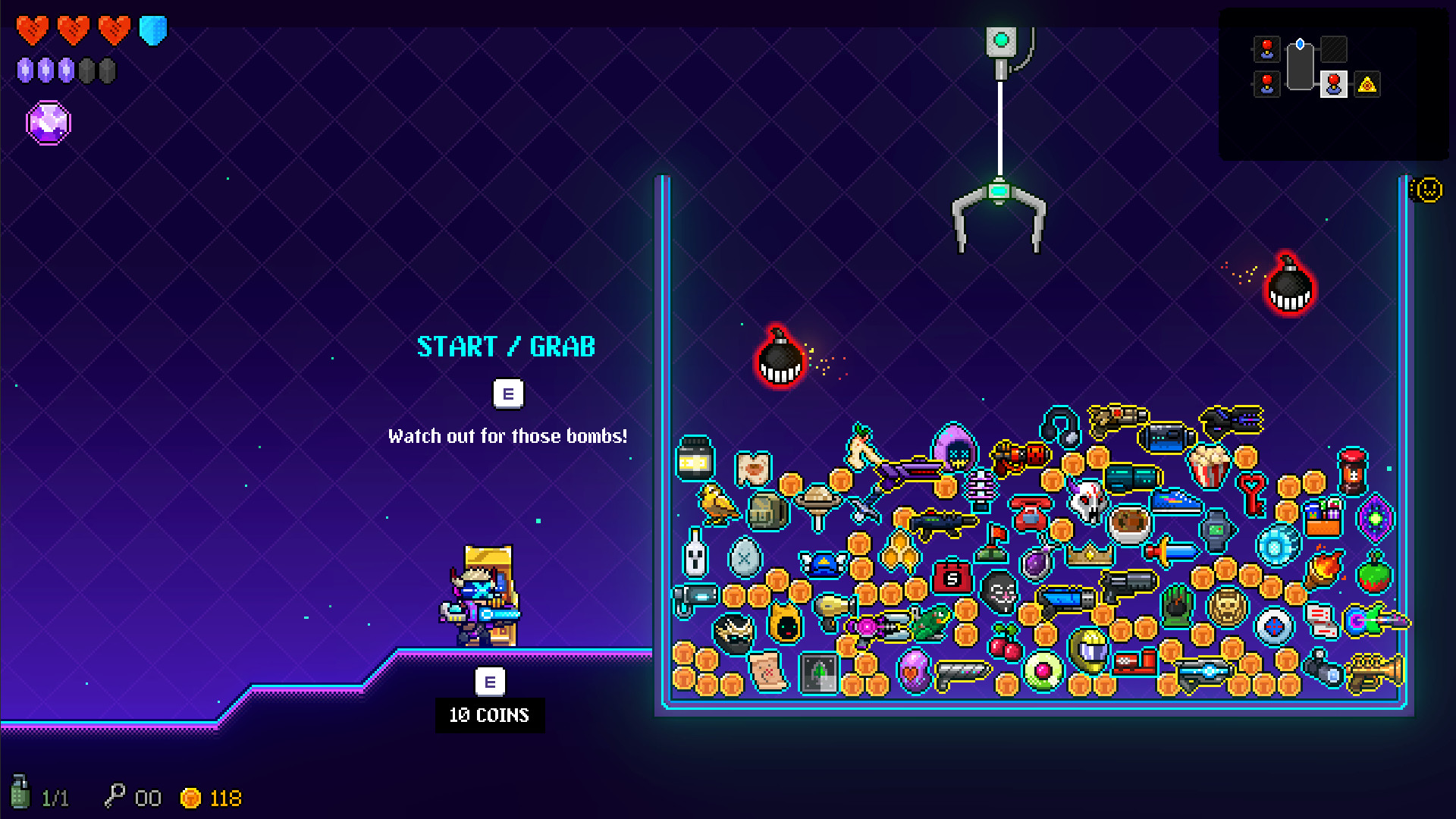The image size is (1456, 819).
Task: Click the yellow warning triangle in the controls diagram
Action: [x=1367, y=85]
